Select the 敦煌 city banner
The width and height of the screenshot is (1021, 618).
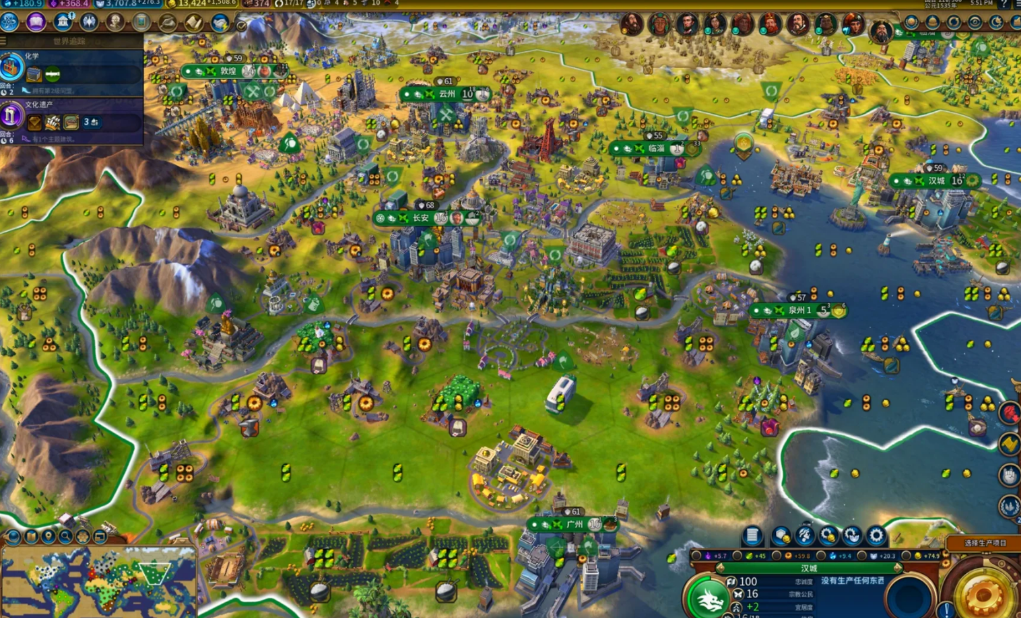228,71
